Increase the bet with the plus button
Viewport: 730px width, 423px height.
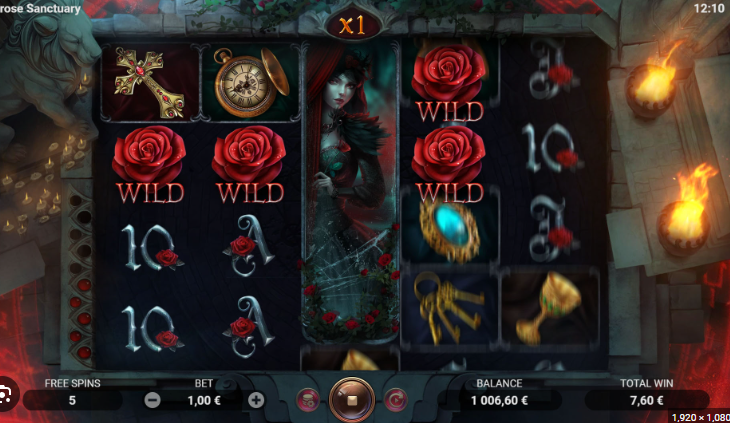click(256, 400)
